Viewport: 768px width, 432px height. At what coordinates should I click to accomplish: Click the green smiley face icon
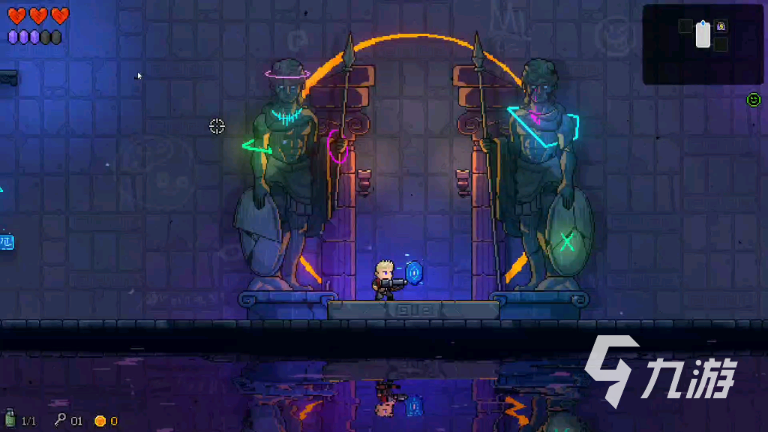point(753,100)
